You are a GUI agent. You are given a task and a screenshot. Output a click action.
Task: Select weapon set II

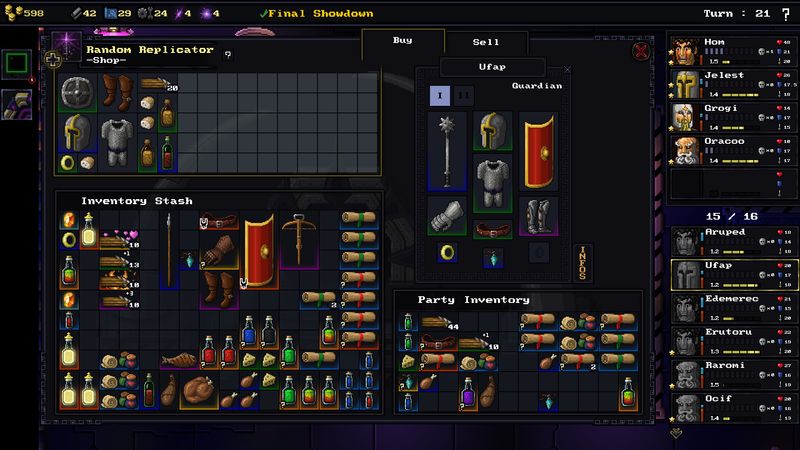(x=465, y=96)
